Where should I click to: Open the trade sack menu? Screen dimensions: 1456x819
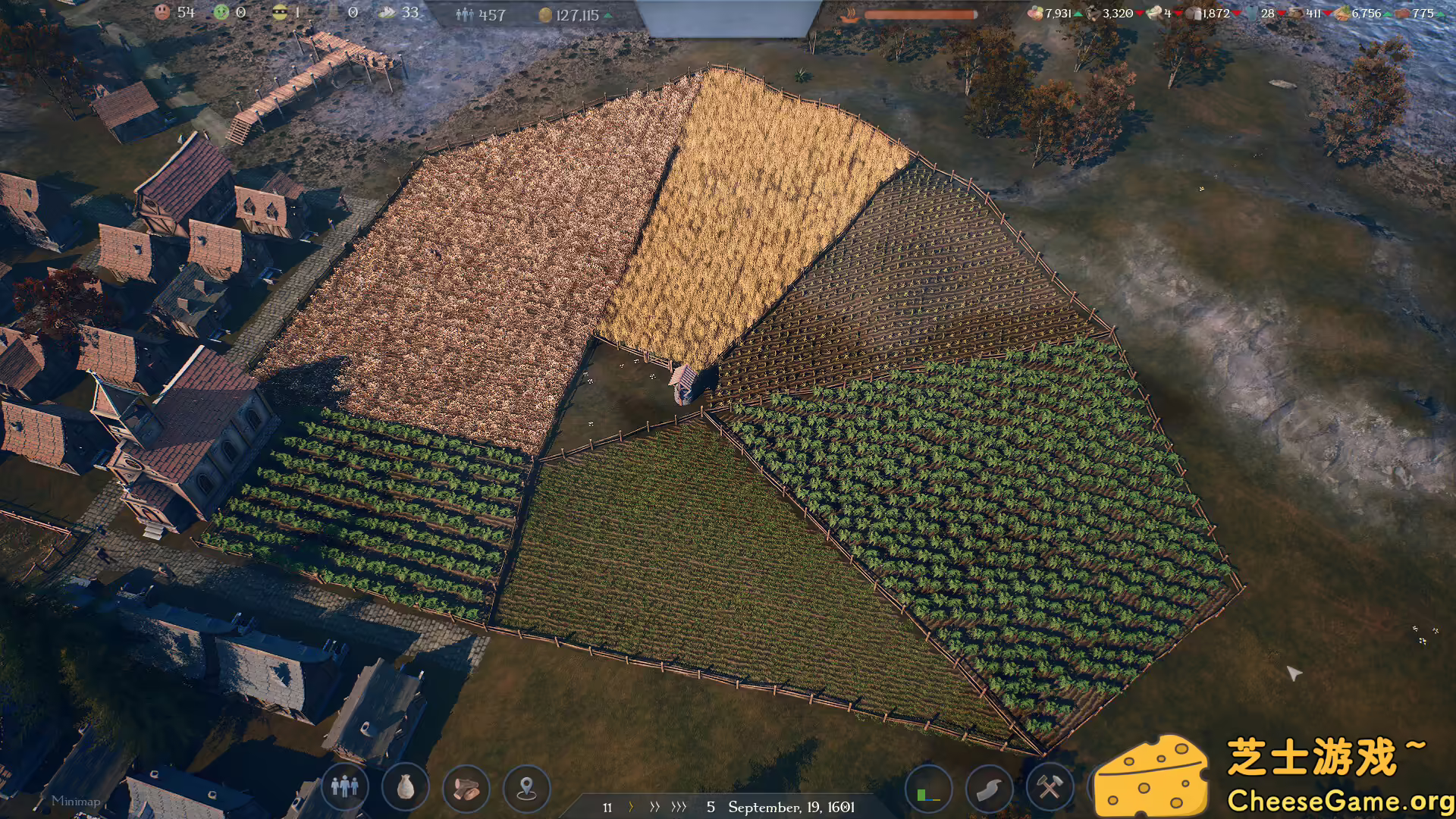coord(404,789)
